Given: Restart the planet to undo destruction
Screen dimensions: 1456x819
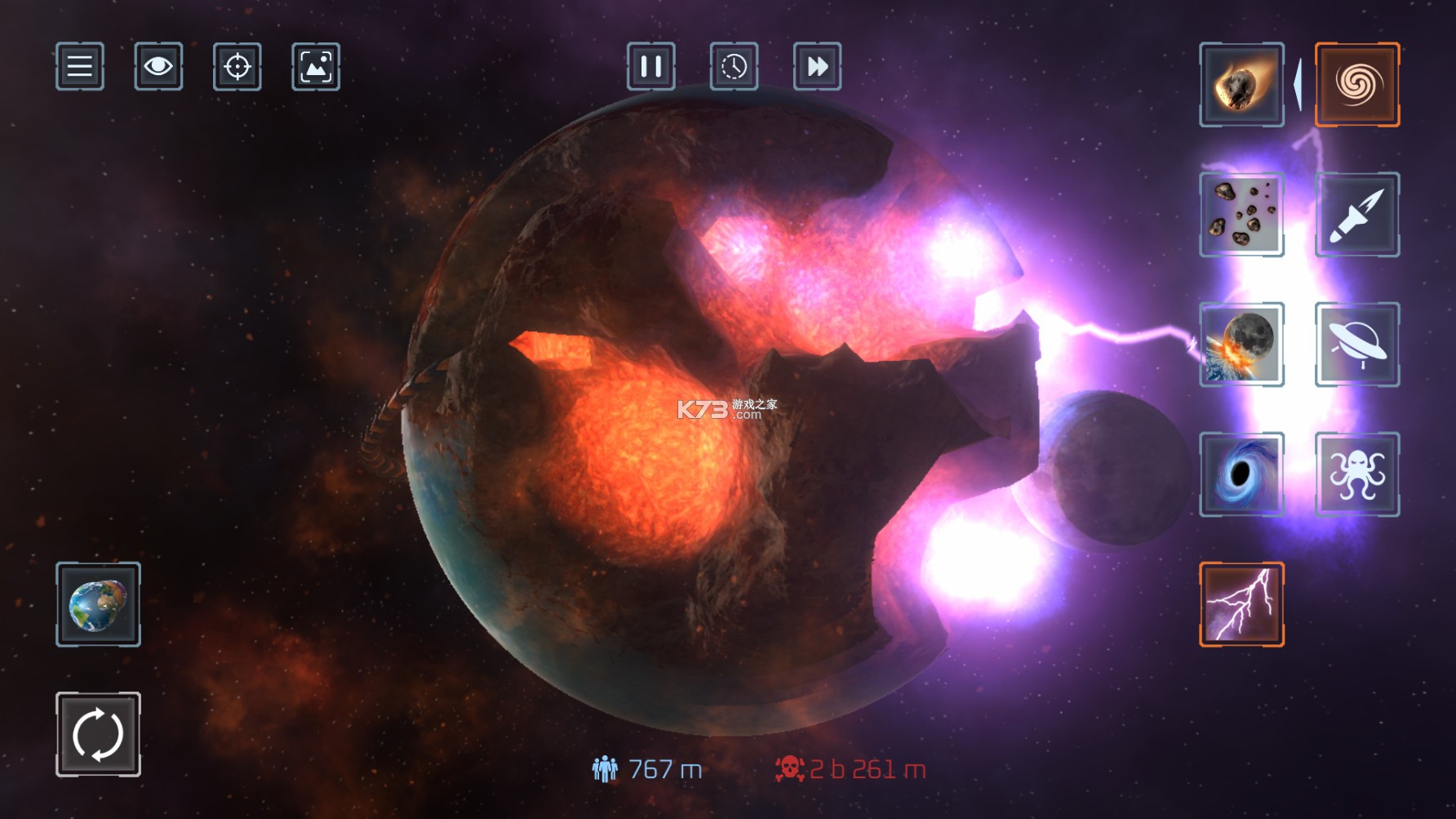Looking at the screenshot, I should 97,734.
